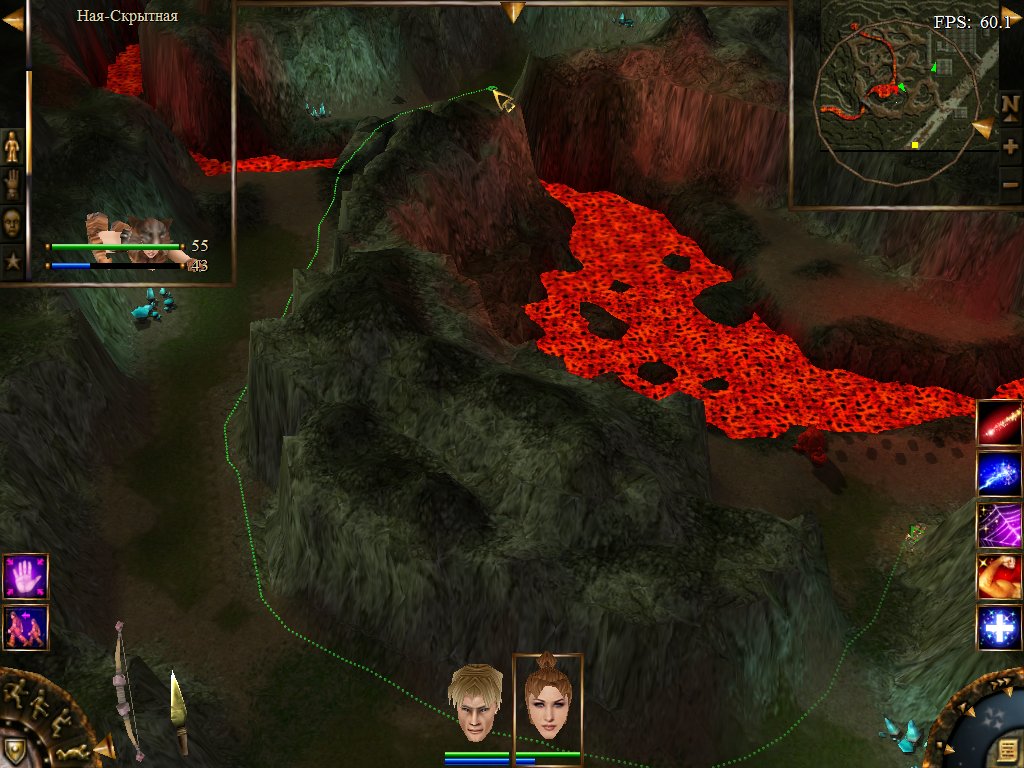Use the flexing arm strength spell
This screenshot has height=768, width=1024.
click(x=999, y=577)
